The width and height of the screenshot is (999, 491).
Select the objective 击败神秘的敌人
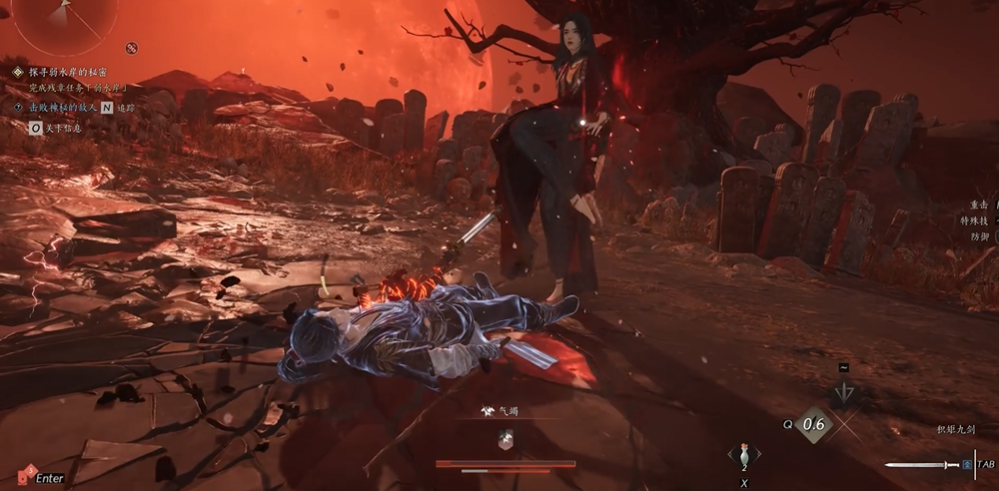click(x=60, y=107)
